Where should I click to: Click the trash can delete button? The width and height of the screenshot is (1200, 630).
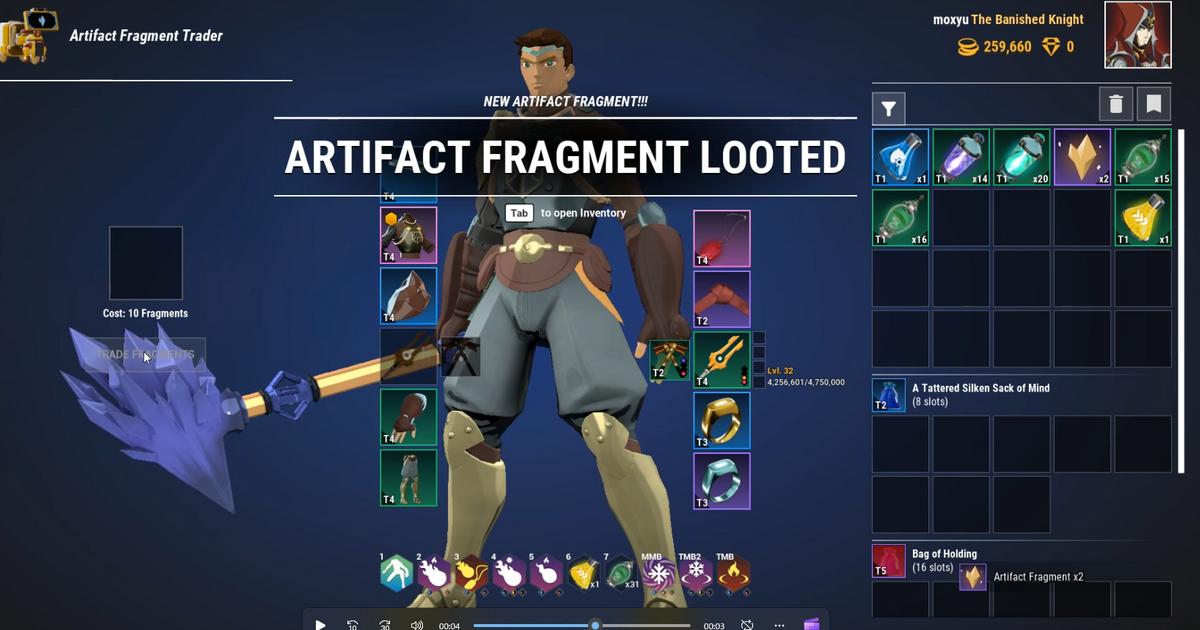coord(1116,104)
